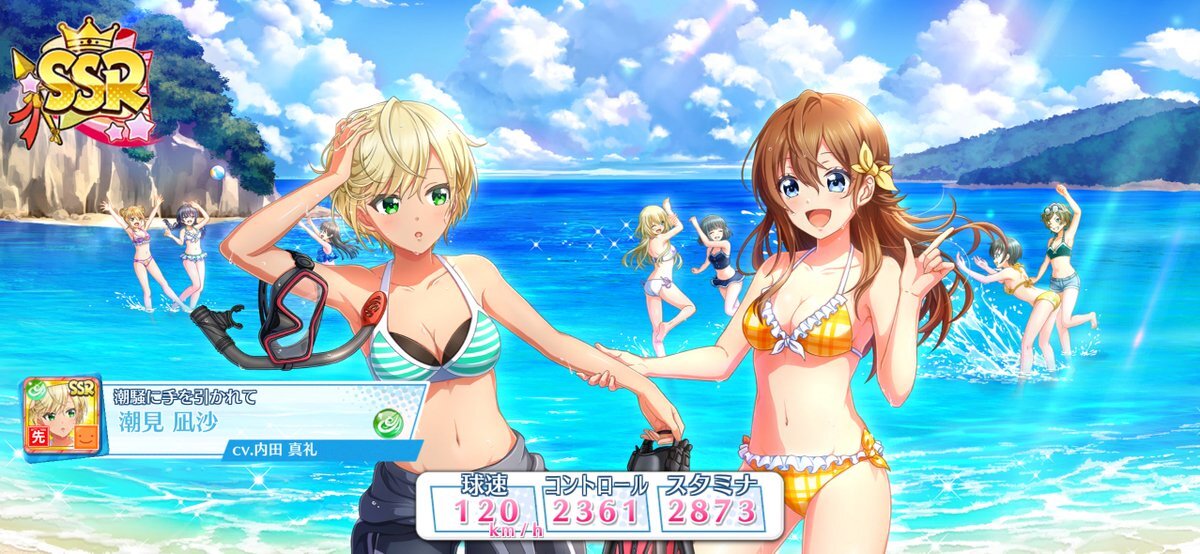Tap the 潮見 凪沙 name banner
The width and height of the screenshot is (1200, 554).
click(x=250, y=420)
